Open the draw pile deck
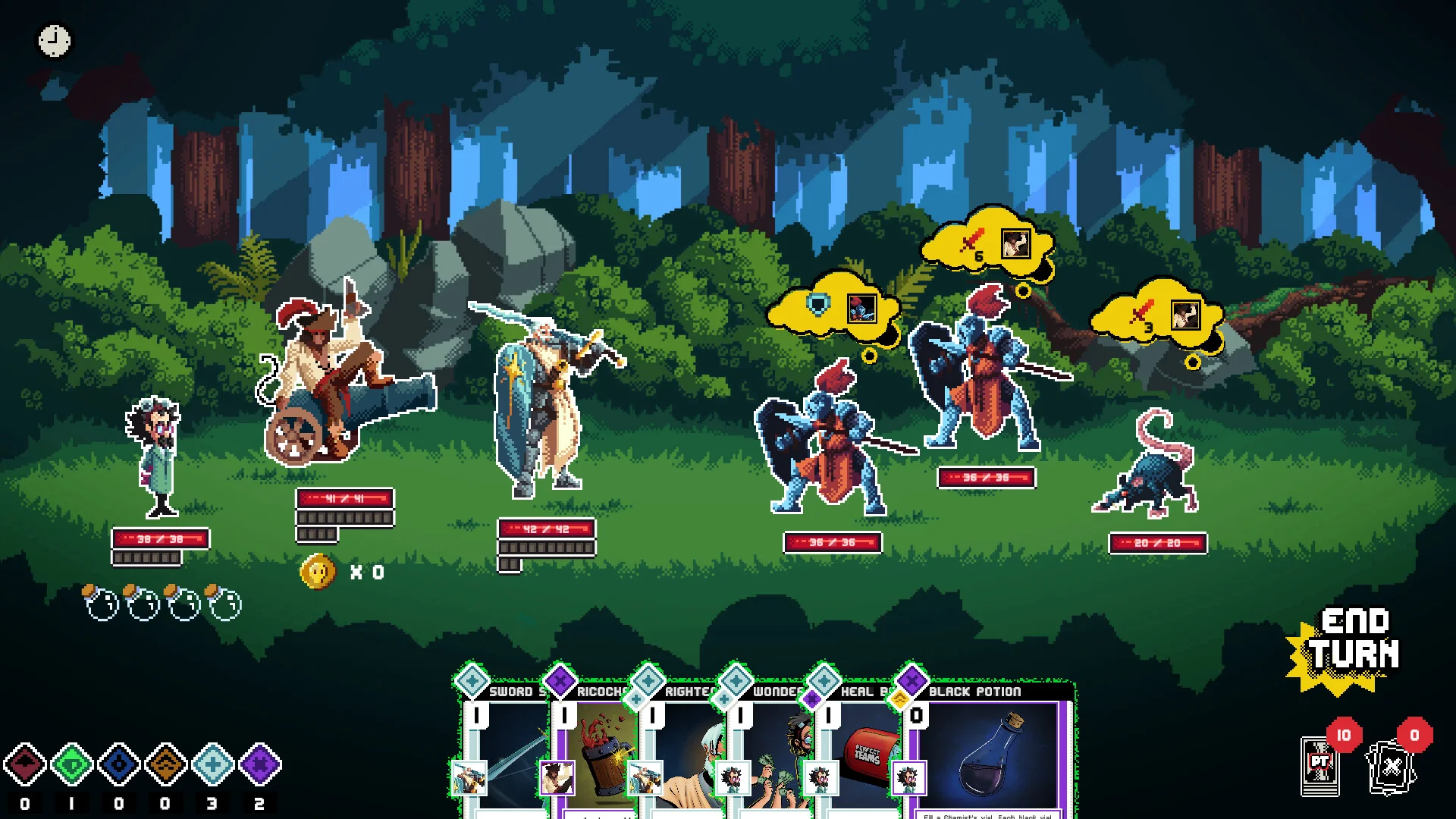The height and width of the screenshot is (819, 1456). point(1320,764)
